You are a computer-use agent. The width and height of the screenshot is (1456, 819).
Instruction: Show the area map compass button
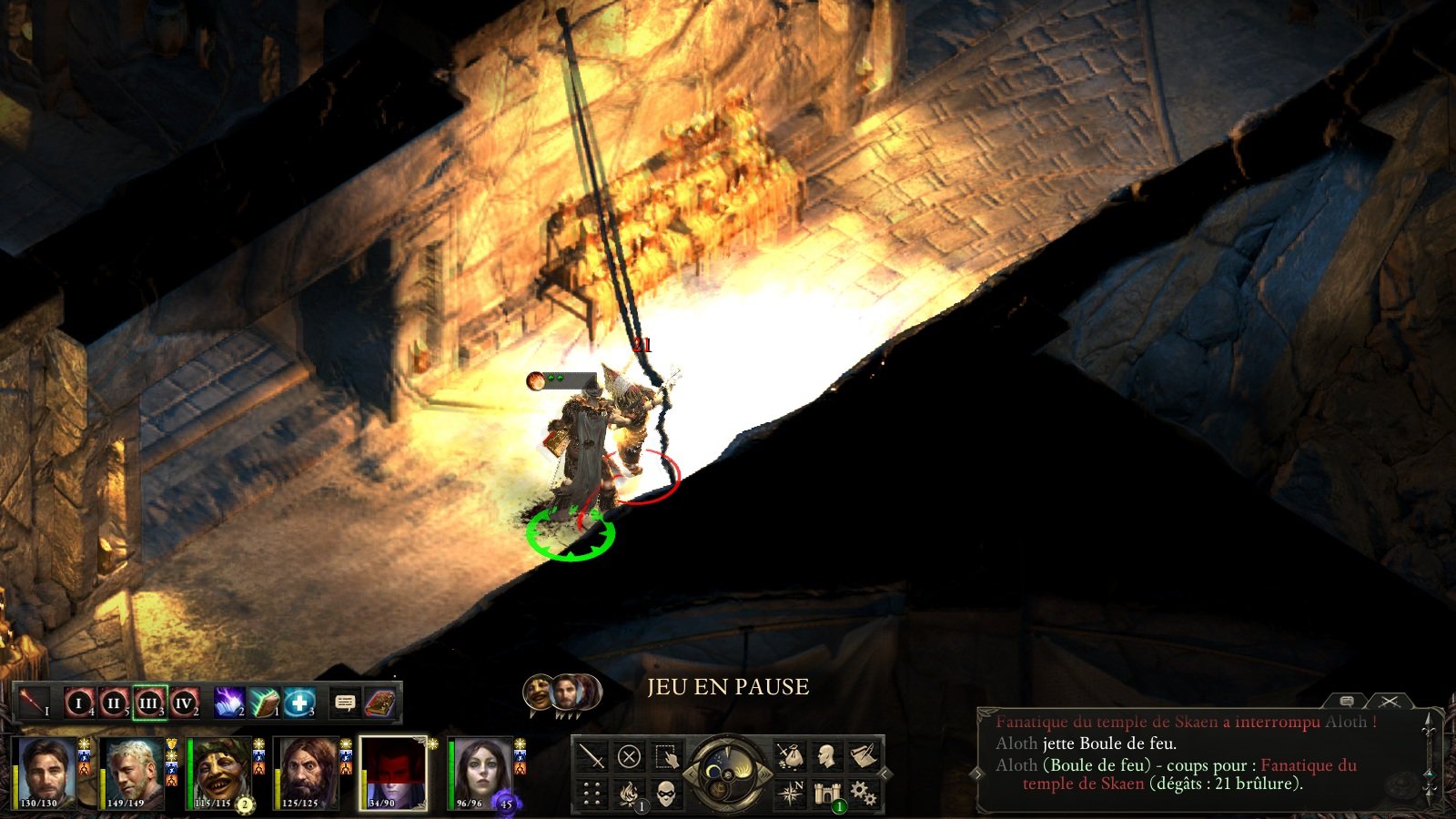click(789, 793)
